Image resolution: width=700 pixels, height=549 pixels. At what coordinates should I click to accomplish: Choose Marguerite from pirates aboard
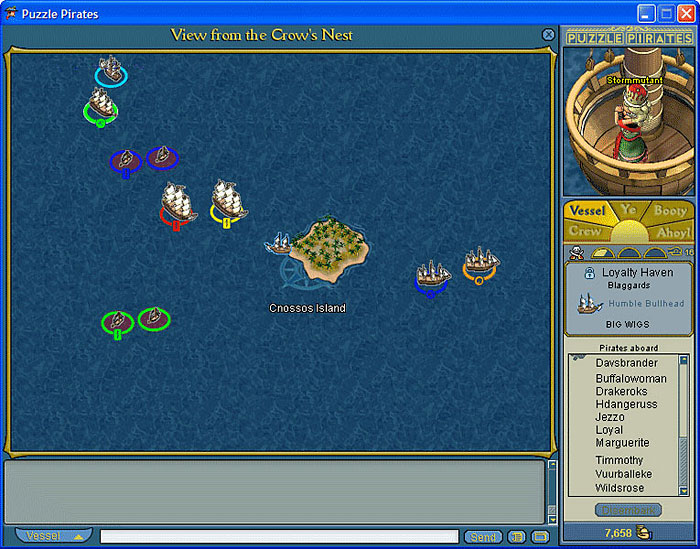point(622,443)
